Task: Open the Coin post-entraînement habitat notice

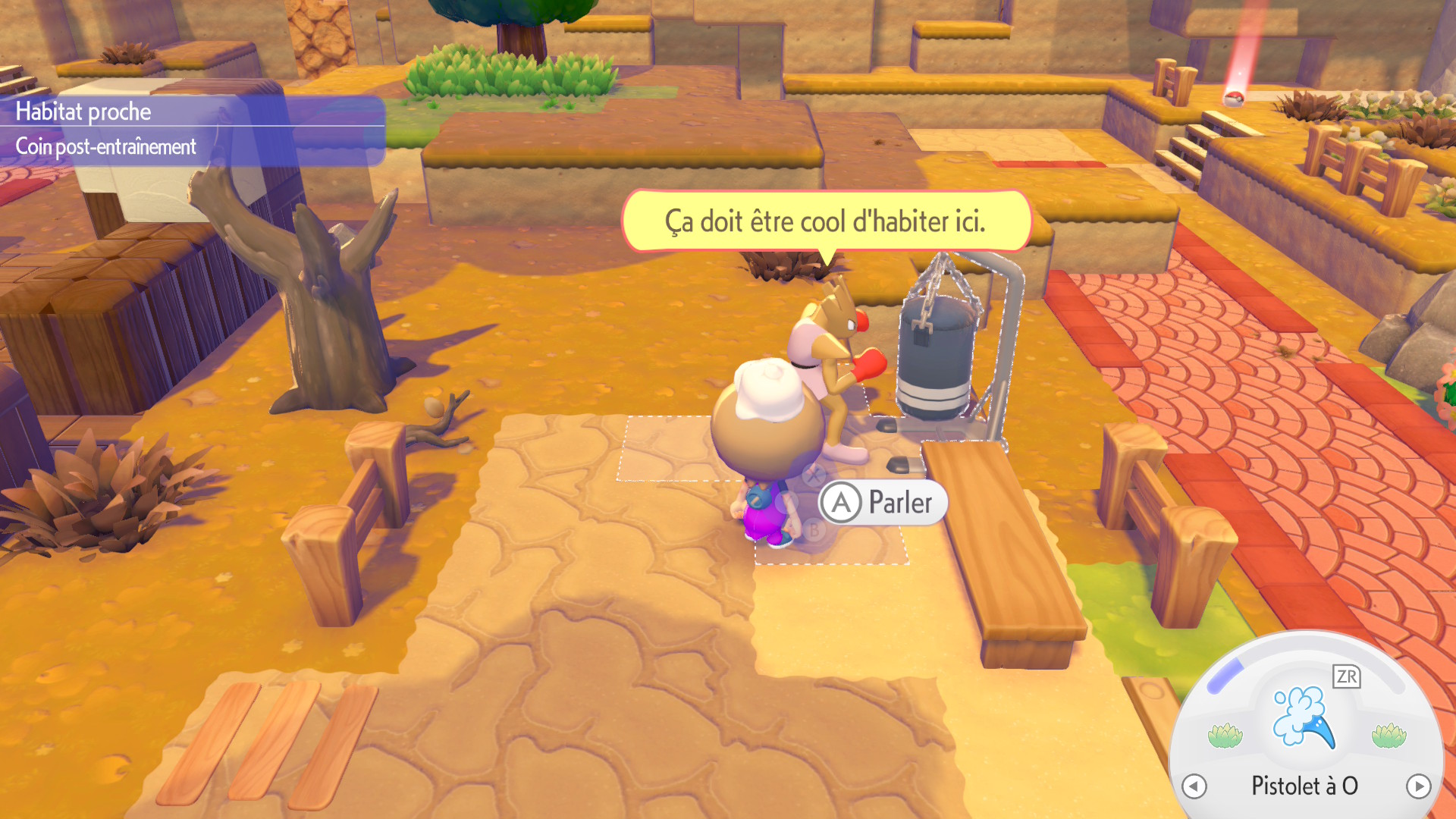Action: click(x=106, y=146)
